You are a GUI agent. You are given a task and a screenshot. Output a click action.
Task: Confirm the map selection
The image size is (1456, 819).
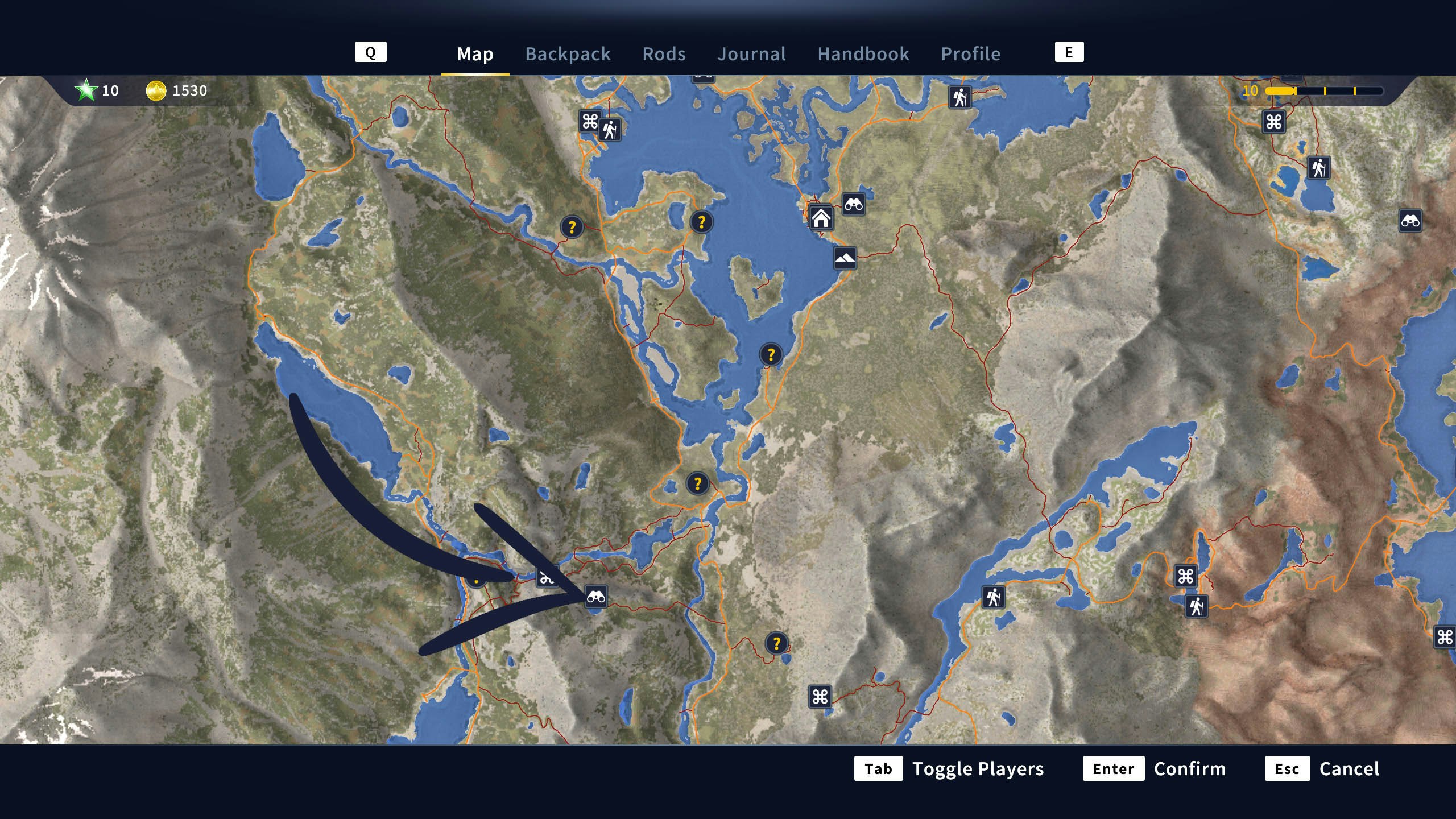[x=1154, y=768]
